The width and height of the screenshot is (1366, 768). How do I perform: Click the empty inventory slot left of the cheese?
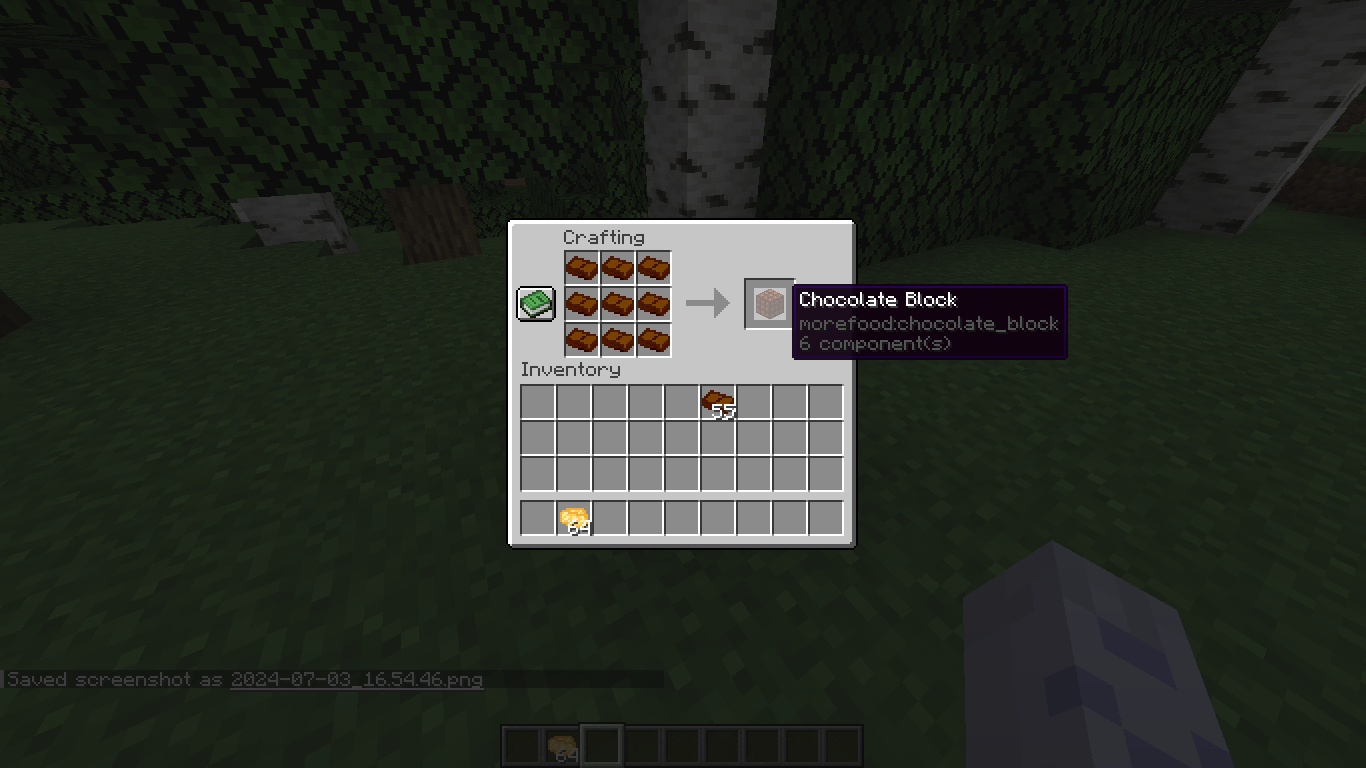click(540, 516)
